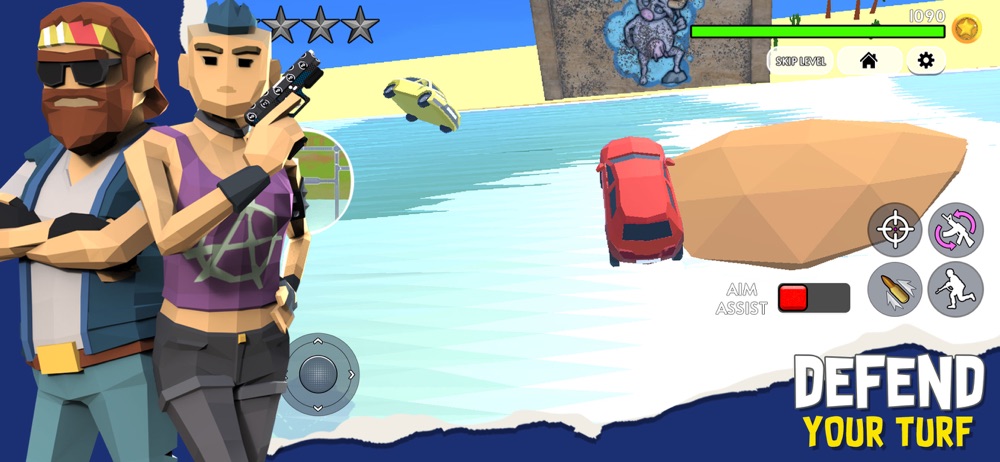Switch weapon with the rifle swap icon
The image size is (1000, 462).
[955, 230]
